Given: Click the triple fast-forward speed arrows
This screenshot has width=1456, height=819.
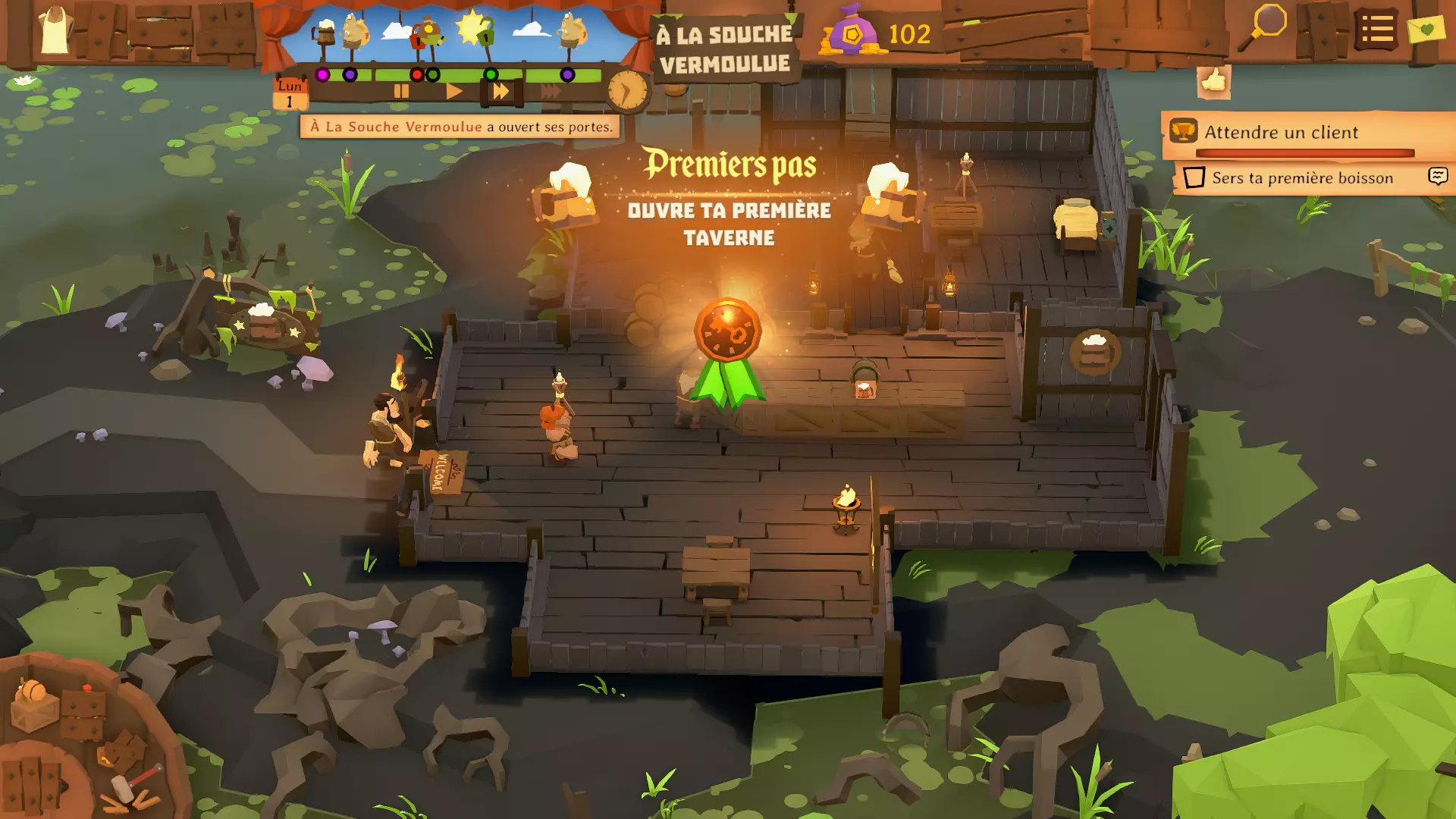Looking at the screenshot, I should tap(551, 92).
